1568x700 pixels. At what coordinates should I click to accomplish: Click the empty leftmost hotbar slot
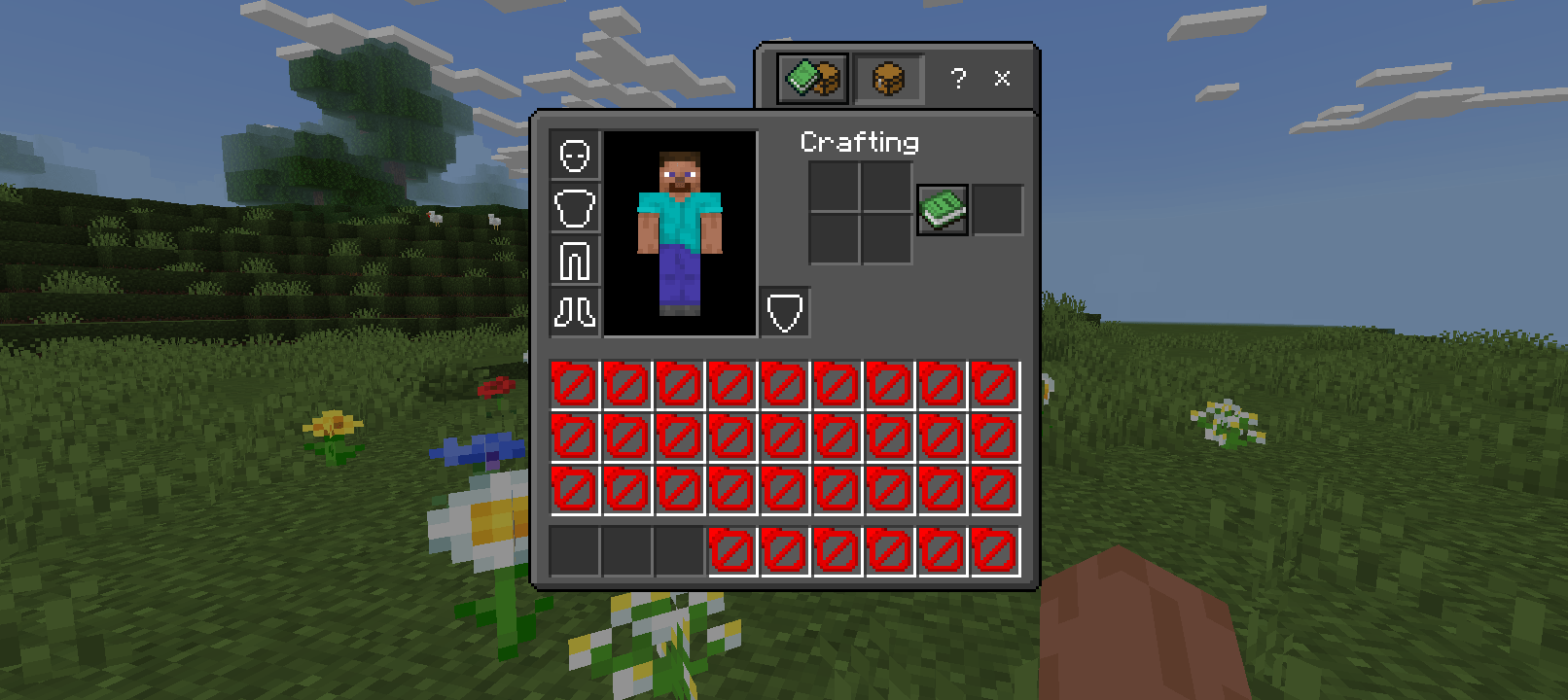[575, 552]
